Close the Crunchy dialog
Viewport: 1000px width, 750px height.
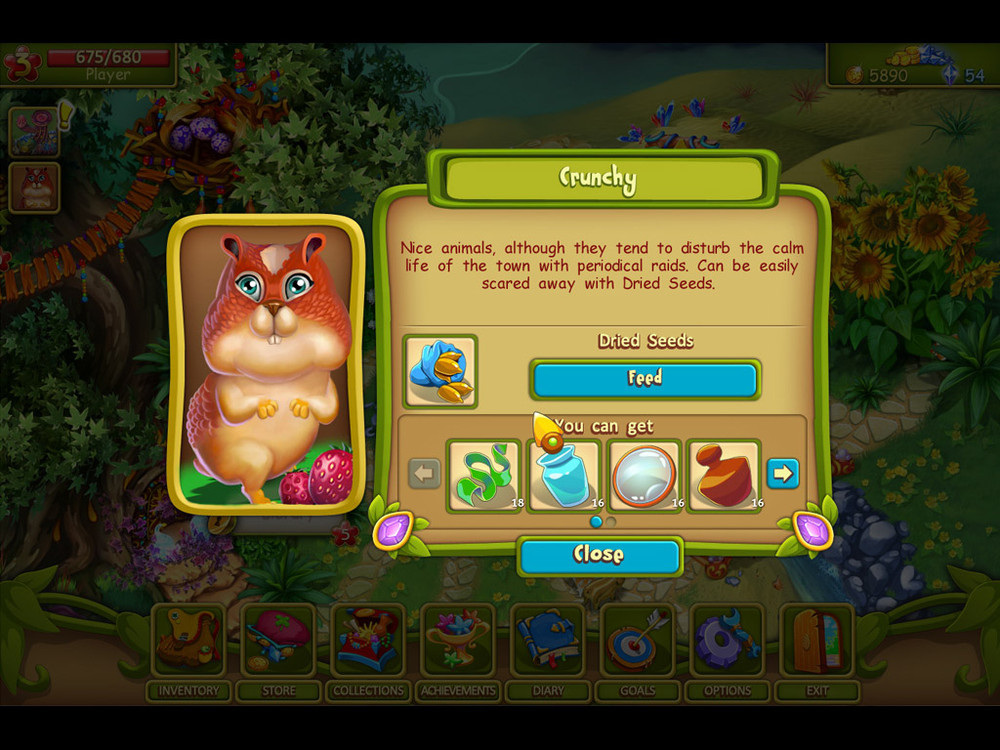(x=599, y=555)
